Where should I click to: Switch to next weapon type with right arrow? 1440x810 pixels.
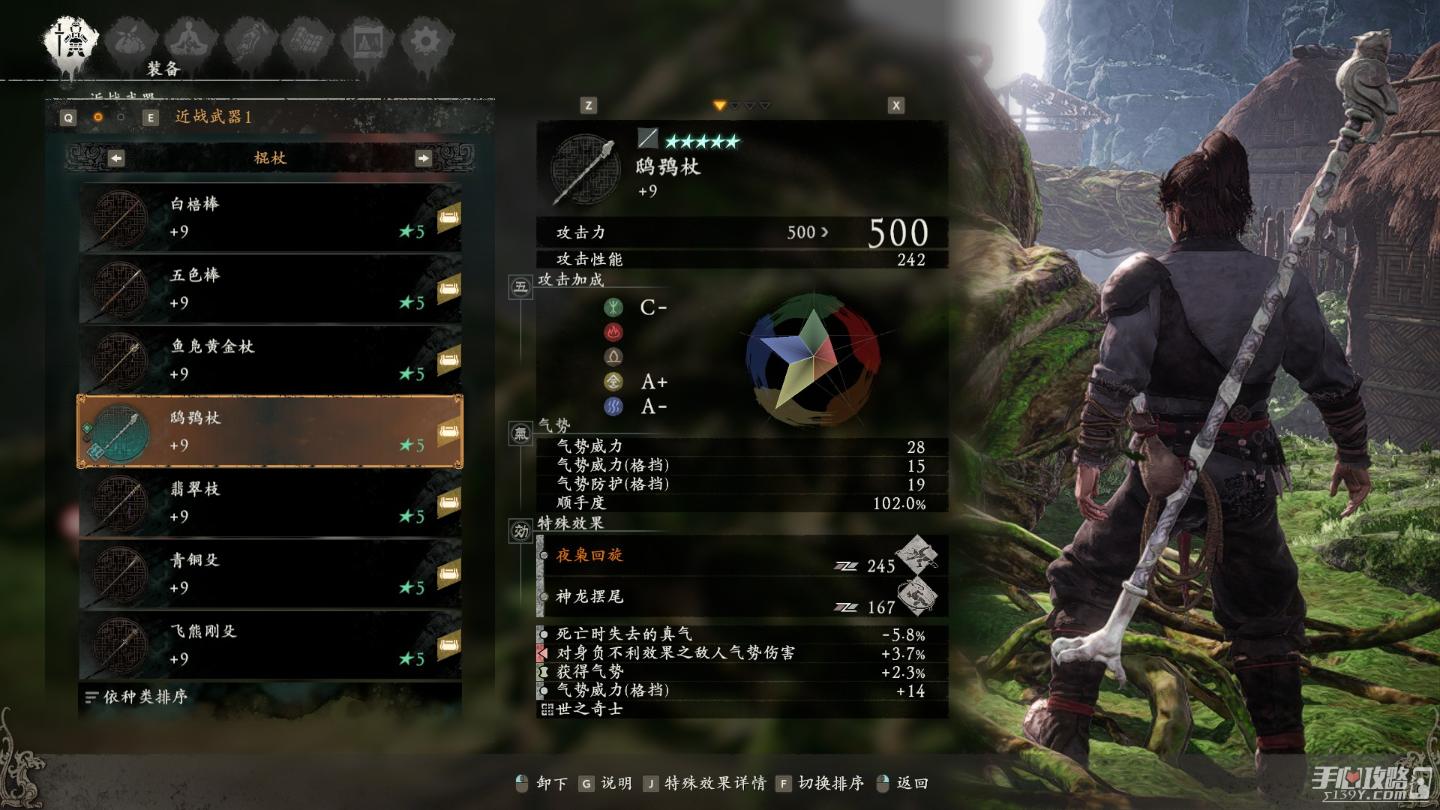[x=423, y=158]
